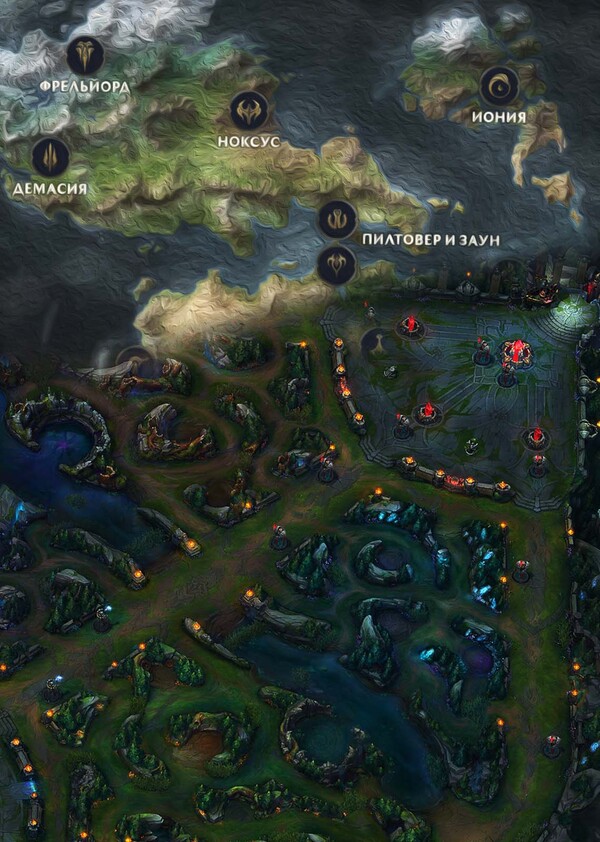Viewport: 600px width, 842px height.
Task: Open the Ноксус region marker
Action: point(248,110)
